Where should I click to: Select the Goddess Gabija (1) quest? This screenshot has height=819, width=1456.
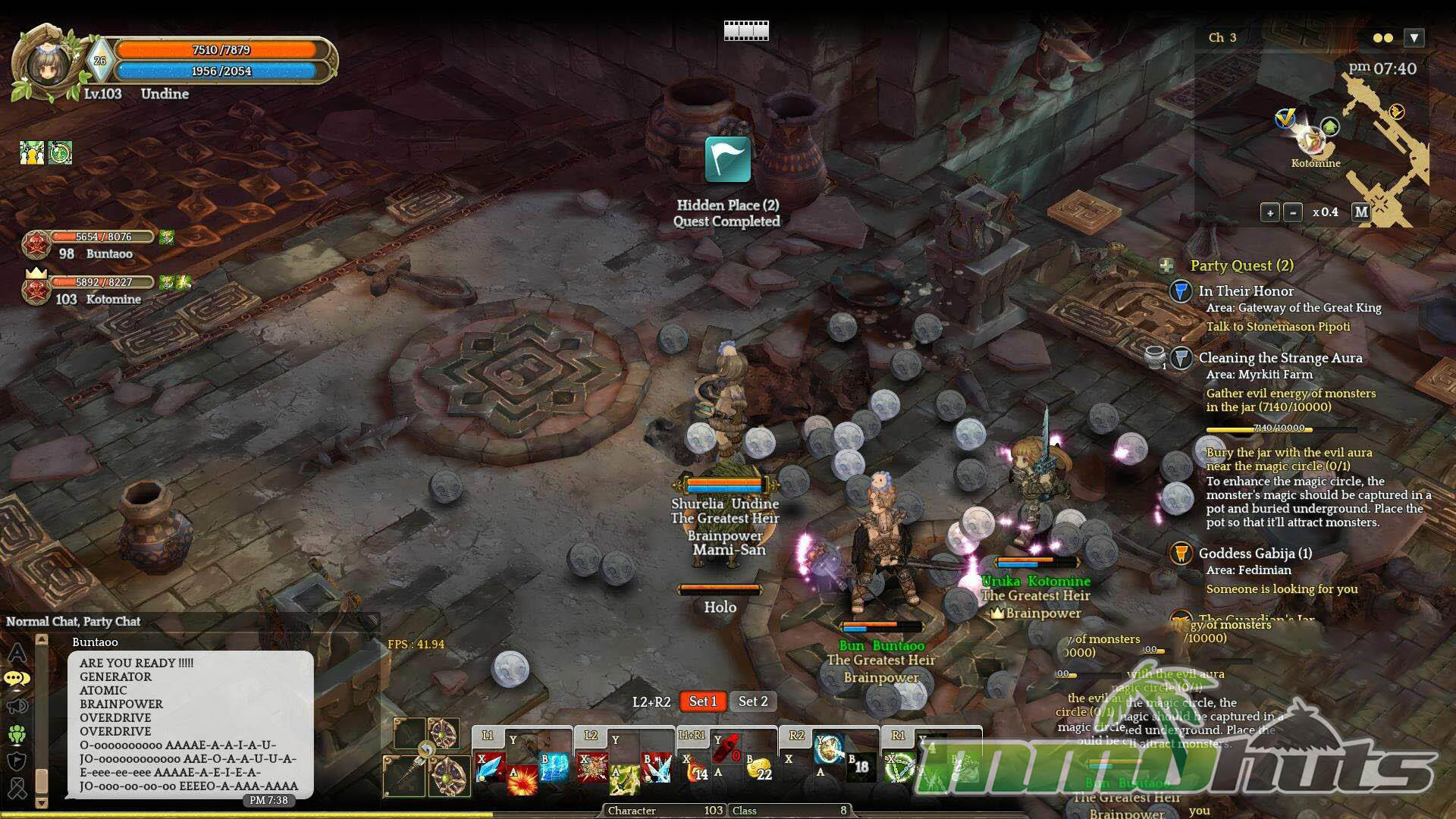pos(1255,554)
